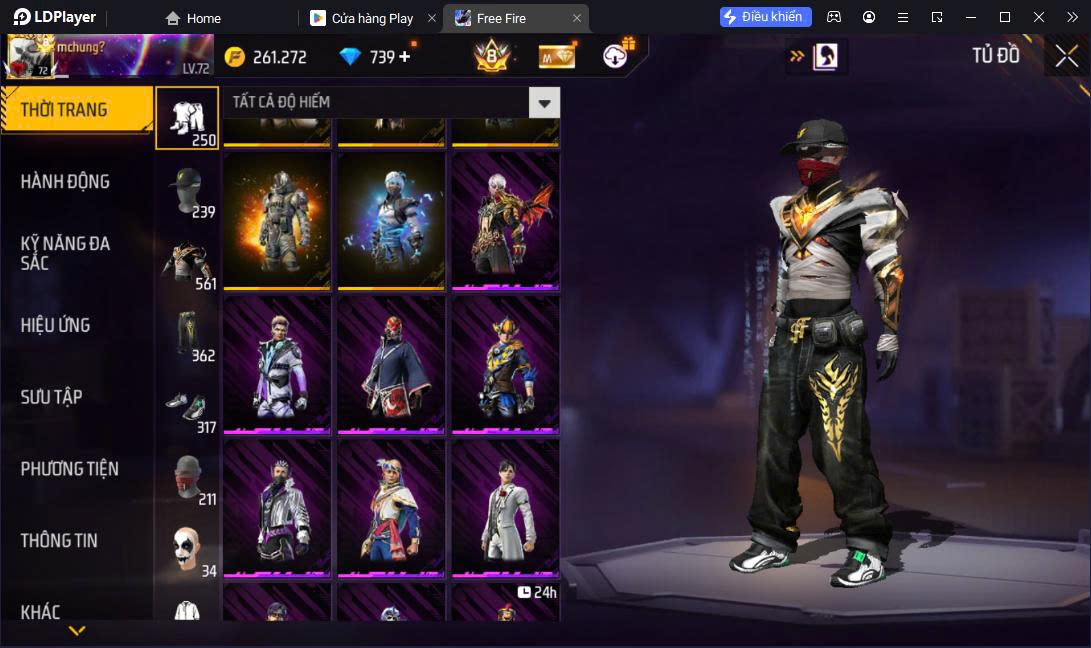The width and height of the screenshot is (1091, 648).
Task: Expand the rarity filter dropdown
Action: (544, 102)
